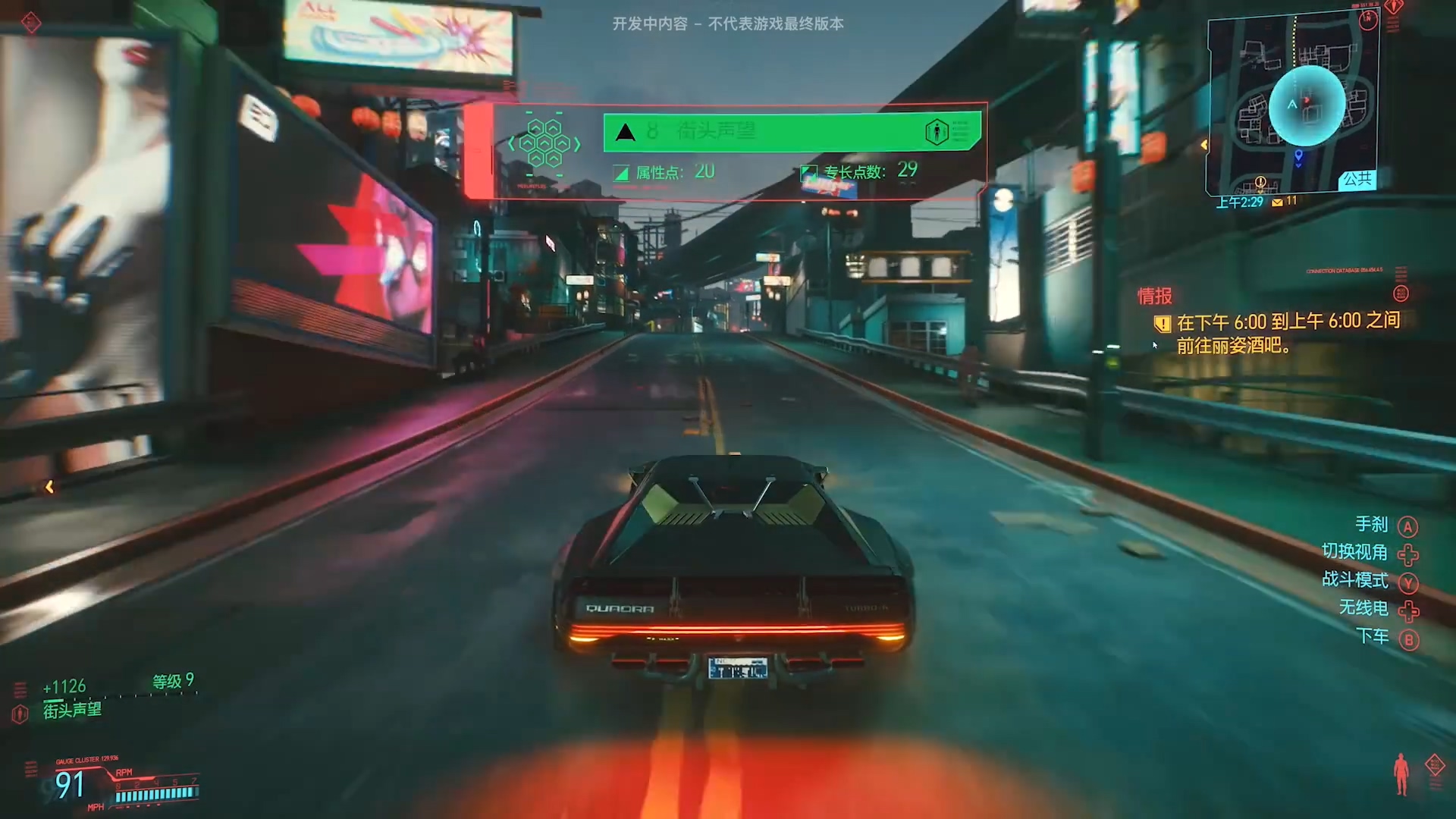
Task: Open the circular minimap
Action: [x=1307, y=105]
